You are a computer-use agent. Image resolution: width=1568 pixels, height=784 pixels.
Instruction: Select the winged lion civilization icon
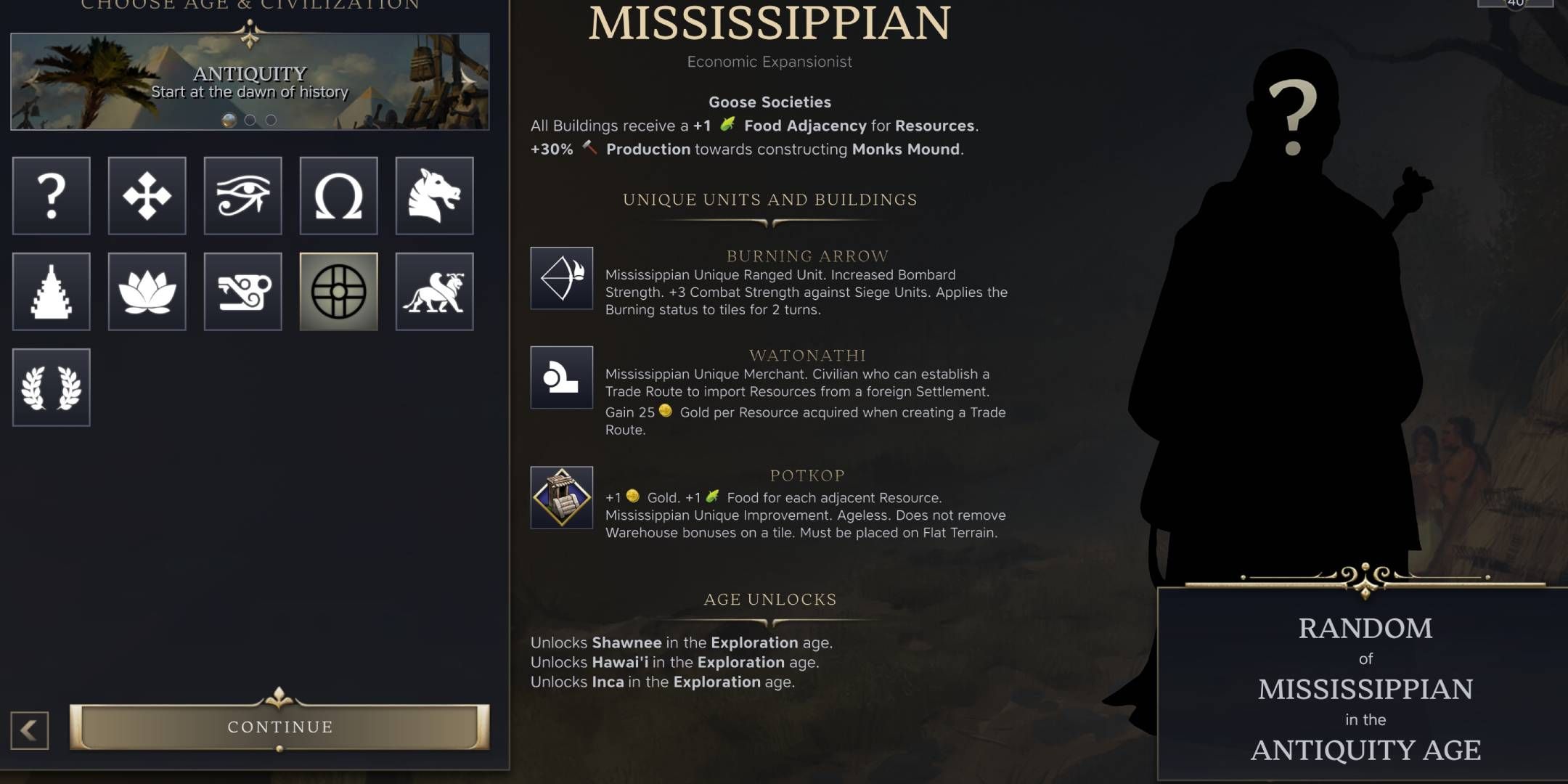[x=434, y=292]
